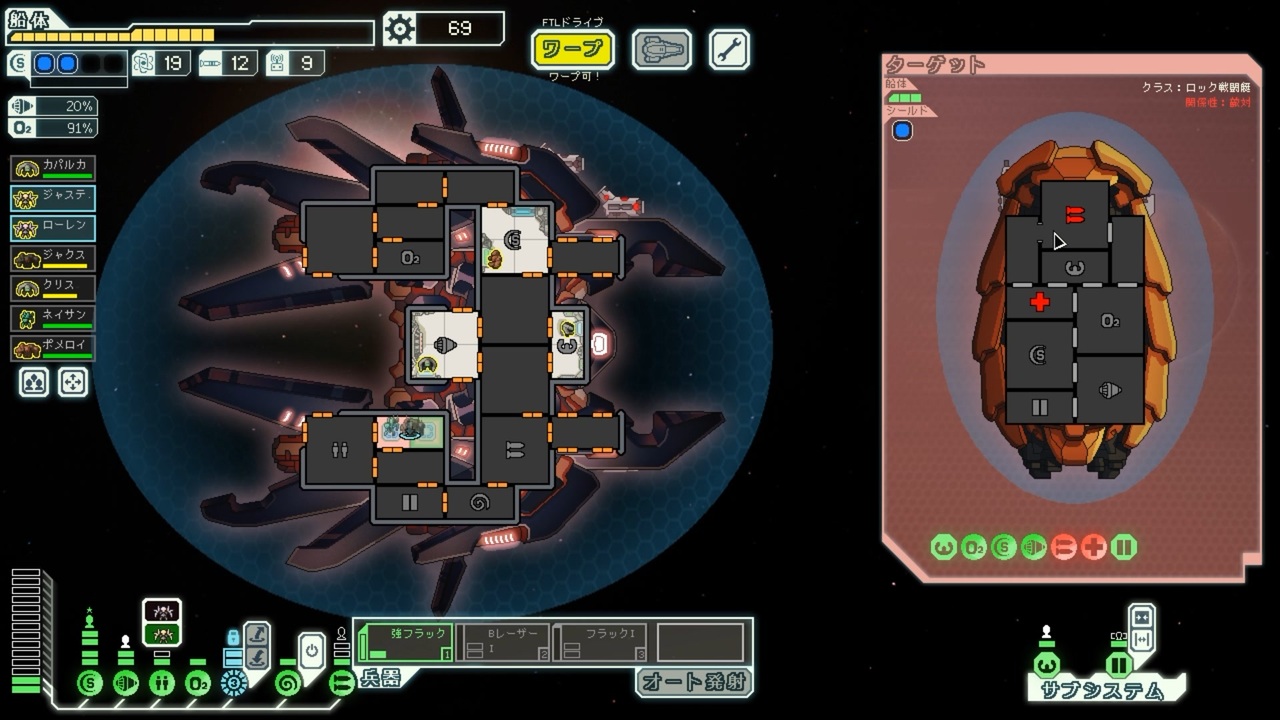Select the 強フラック weapon slot
The height and width of the screenshot is (720, 1280).
coord(406,642)
